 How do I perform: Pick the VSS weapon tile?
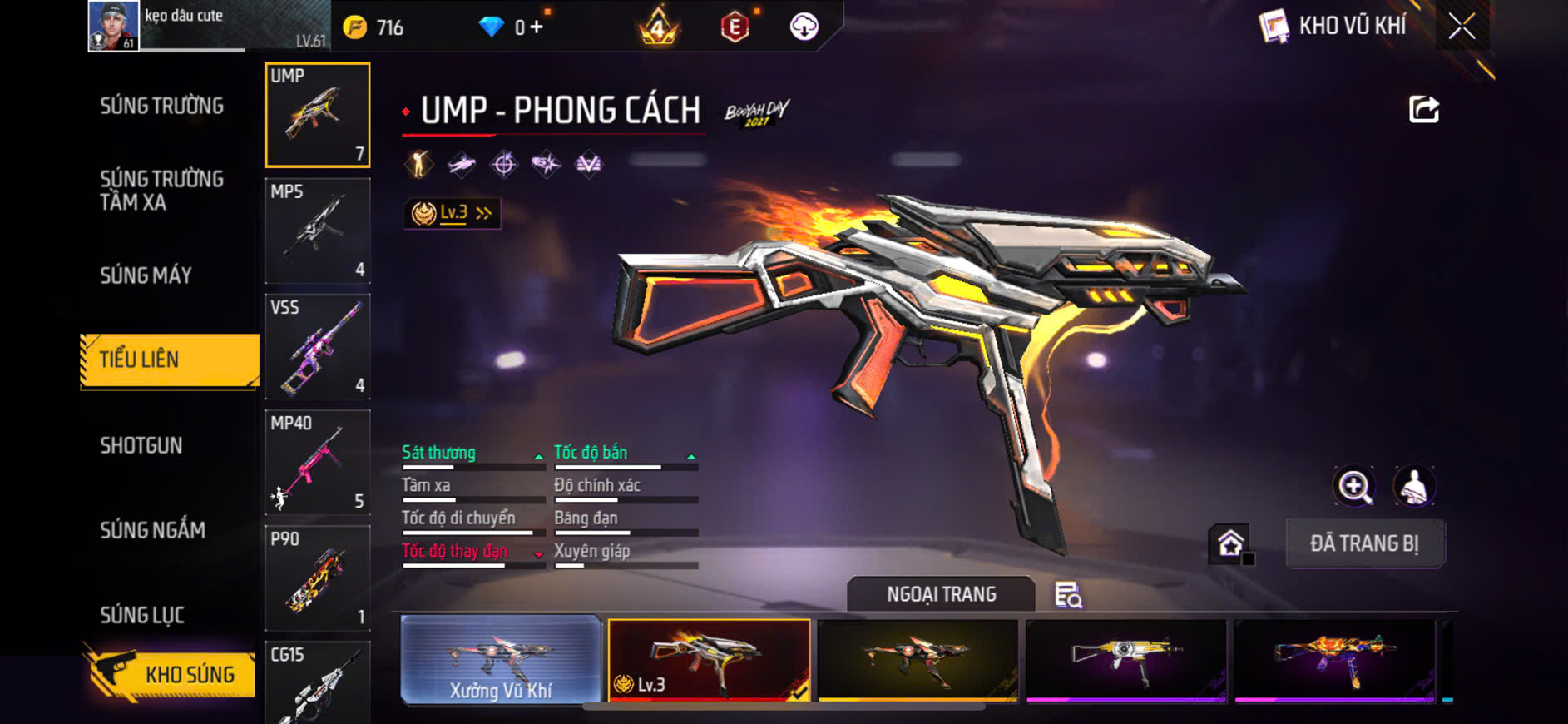[317, 346]
